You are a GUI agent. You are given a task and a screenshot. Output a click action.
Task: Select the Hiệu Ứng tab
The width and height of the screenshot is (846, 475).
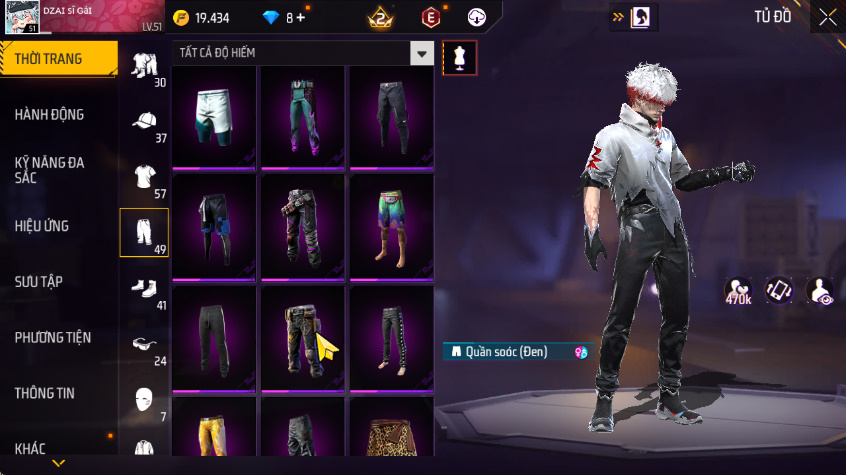42,226
